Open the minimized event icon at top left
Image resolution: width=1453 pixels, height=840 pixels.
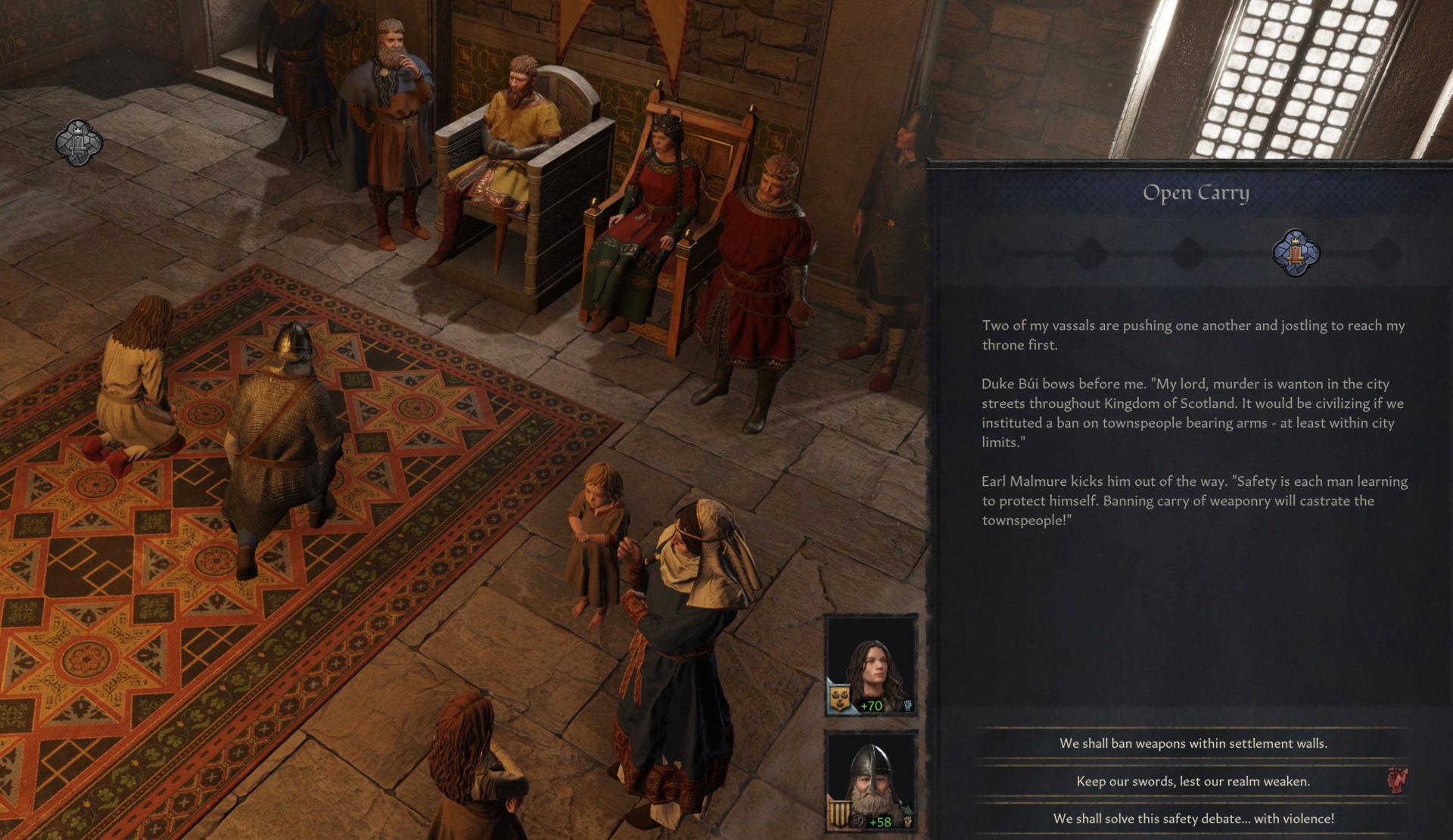(78, 144)
